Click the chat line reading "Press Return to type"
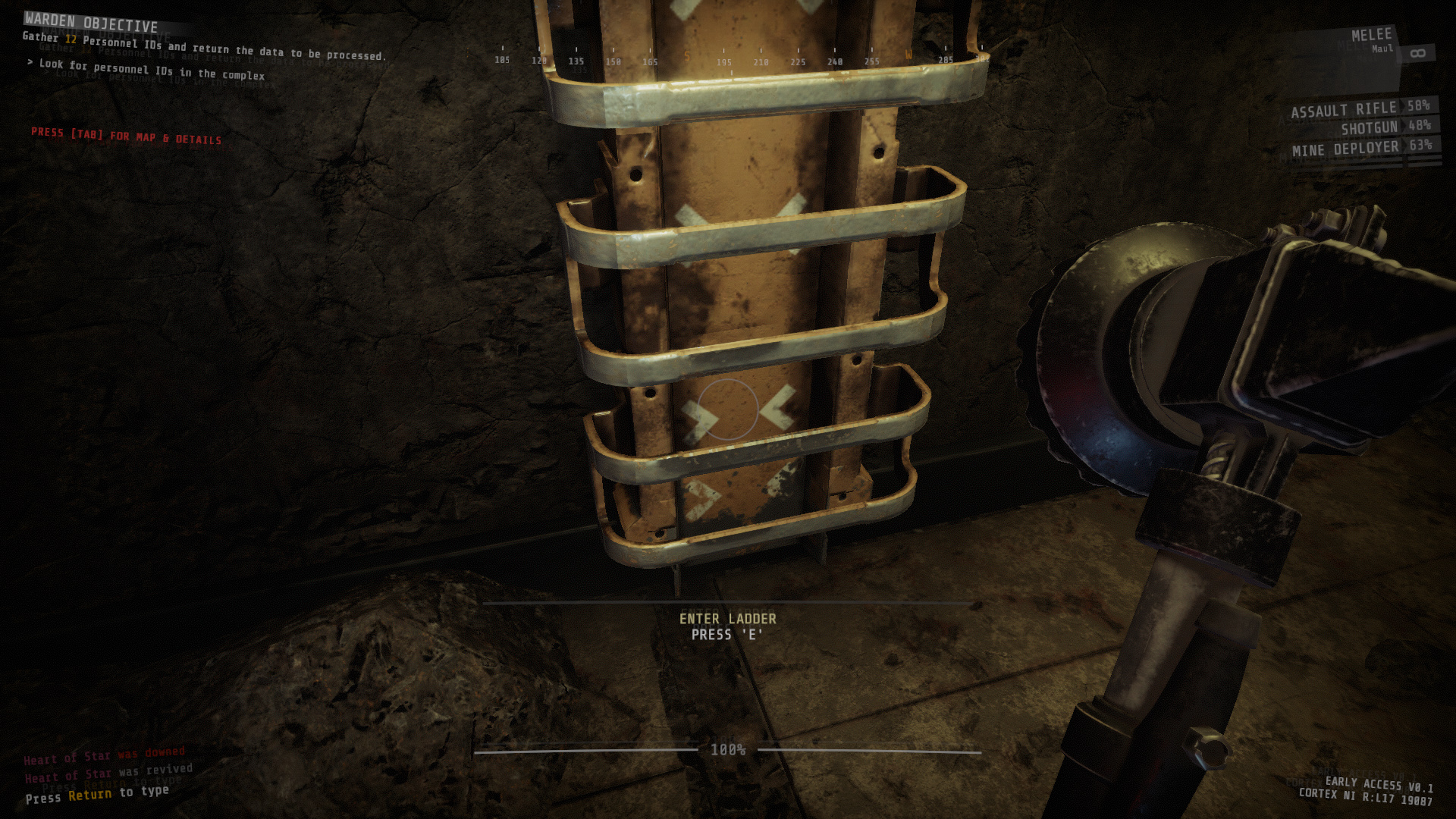The image size is (1456, 819). (x=97, y=794)
